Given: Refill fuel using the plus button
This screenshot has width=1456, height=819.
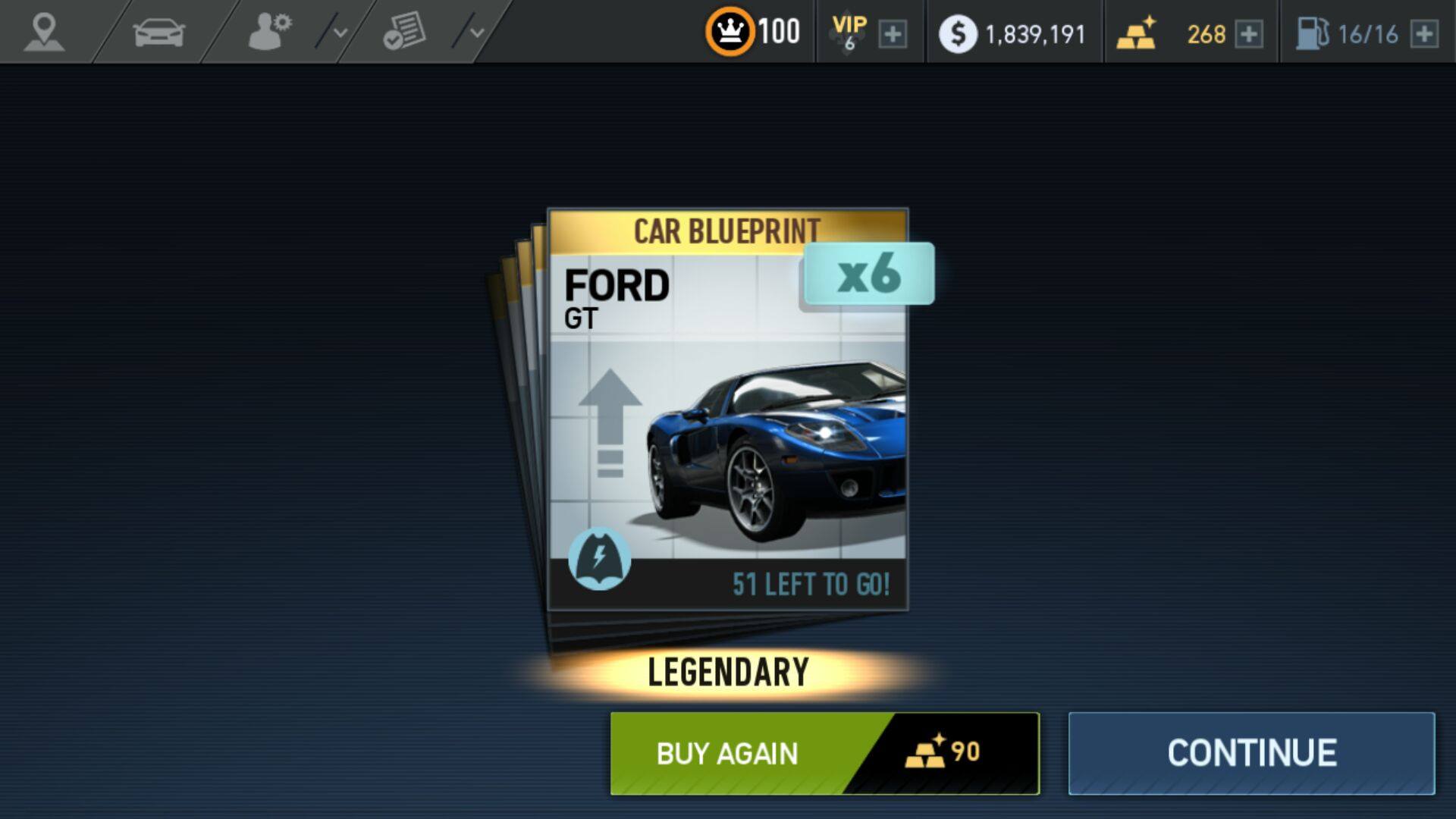Looking at the screenshot, I should (1424, 34).
